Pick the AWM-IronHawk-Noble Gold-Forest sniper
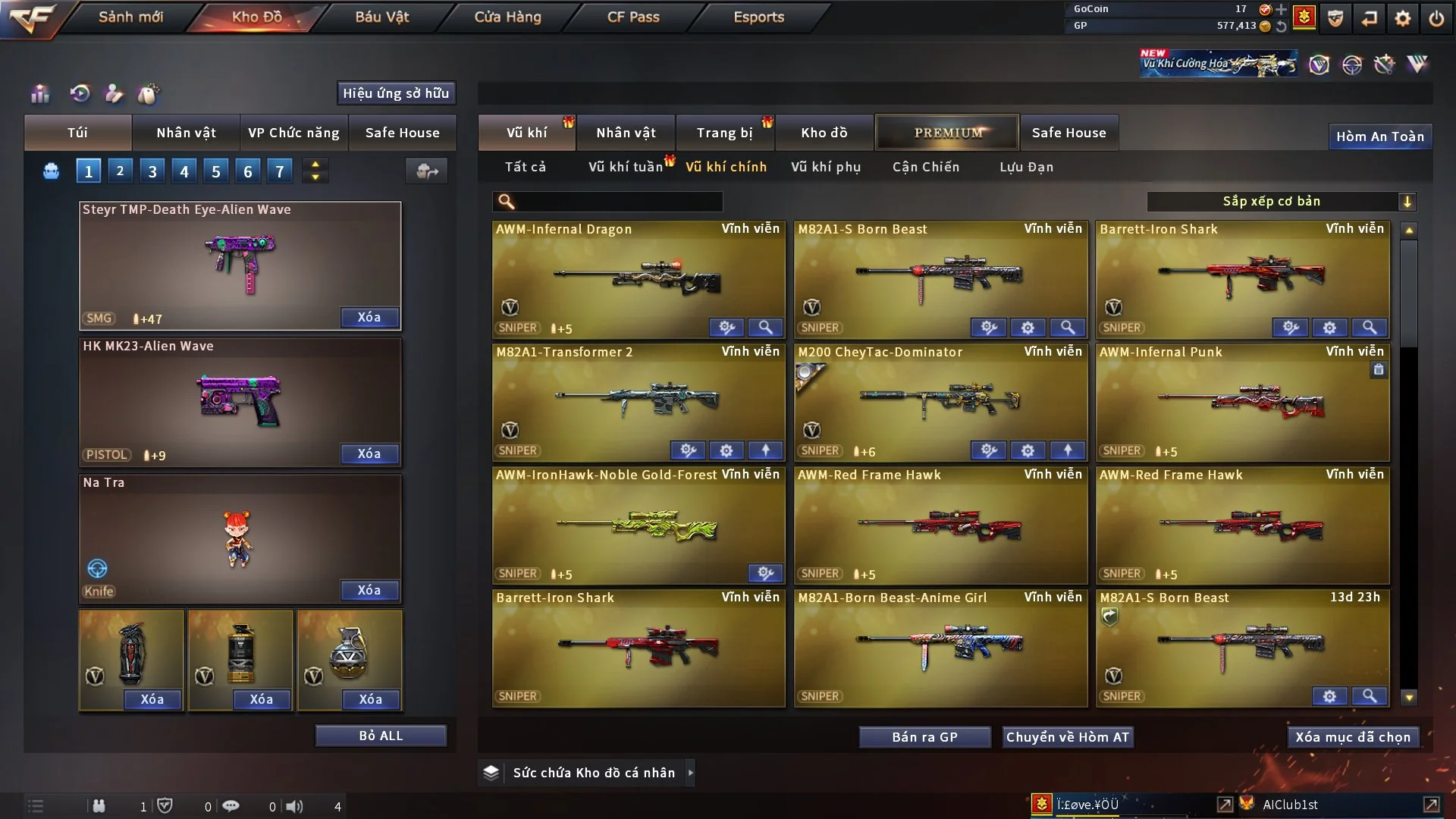This screenshot has height=819, width=1456. [639, 525]
